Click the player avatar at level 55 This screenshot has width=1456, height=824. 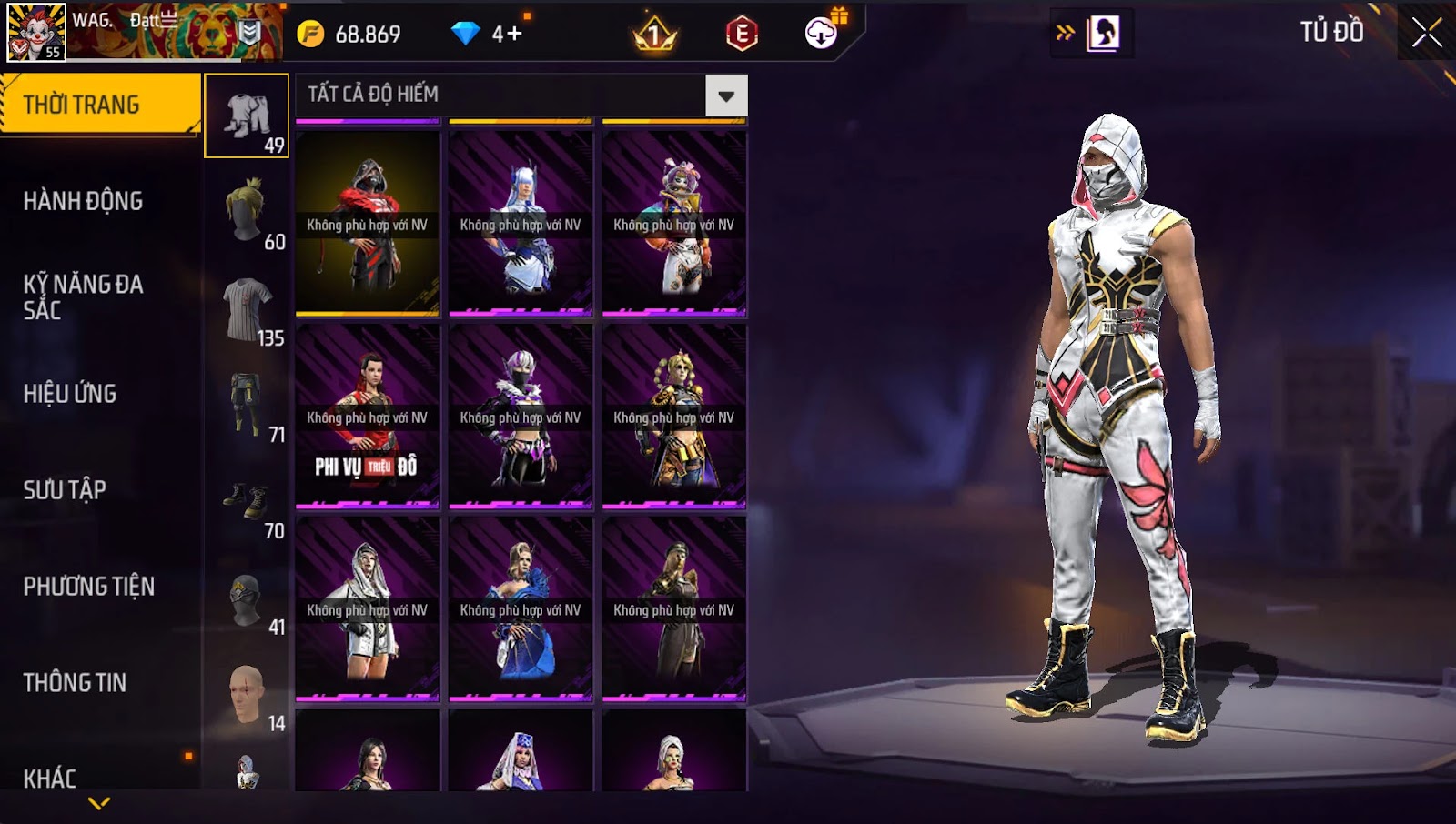click(36, 32)
